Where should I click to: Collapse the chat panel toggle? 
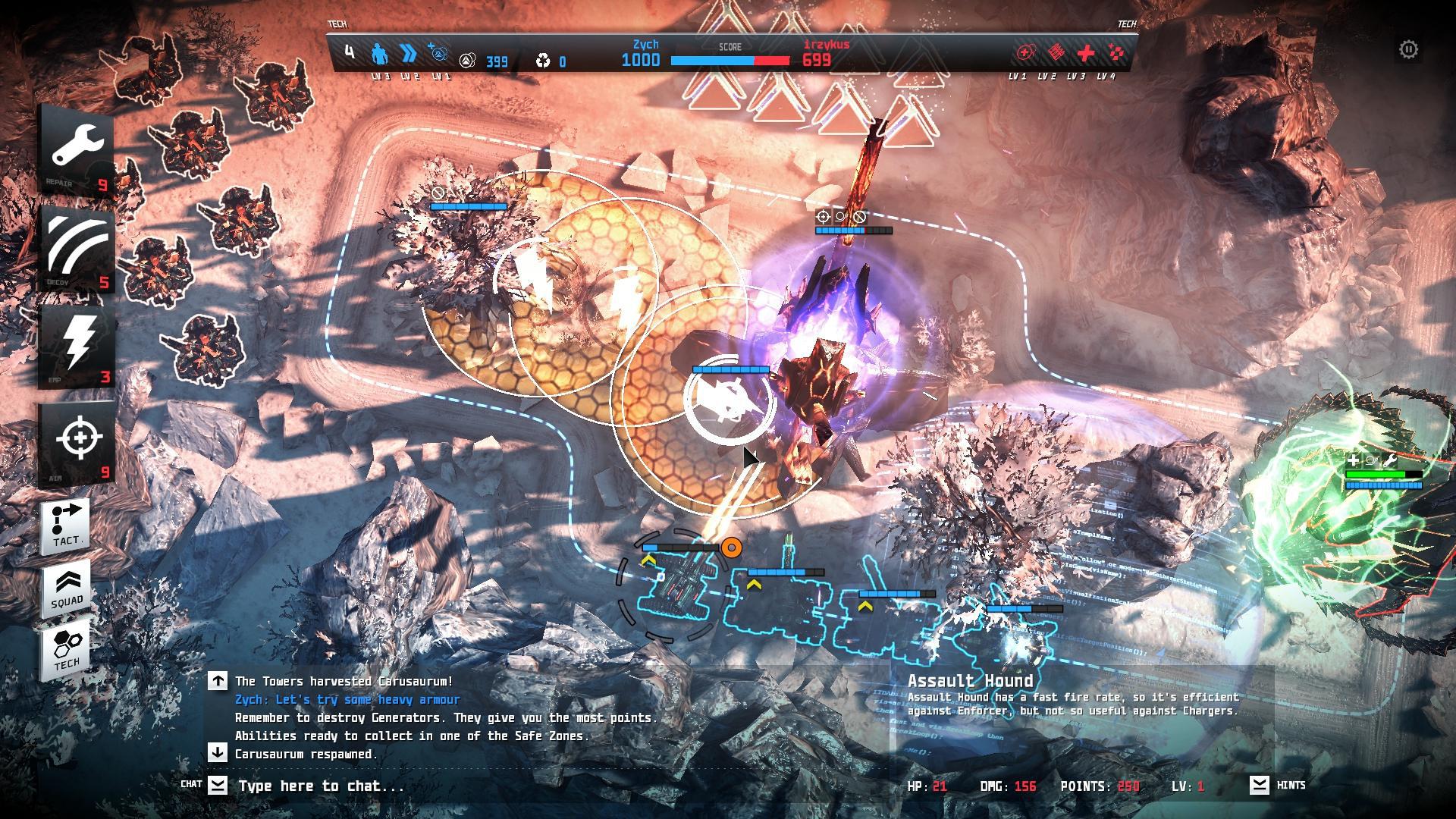point(218,785)
